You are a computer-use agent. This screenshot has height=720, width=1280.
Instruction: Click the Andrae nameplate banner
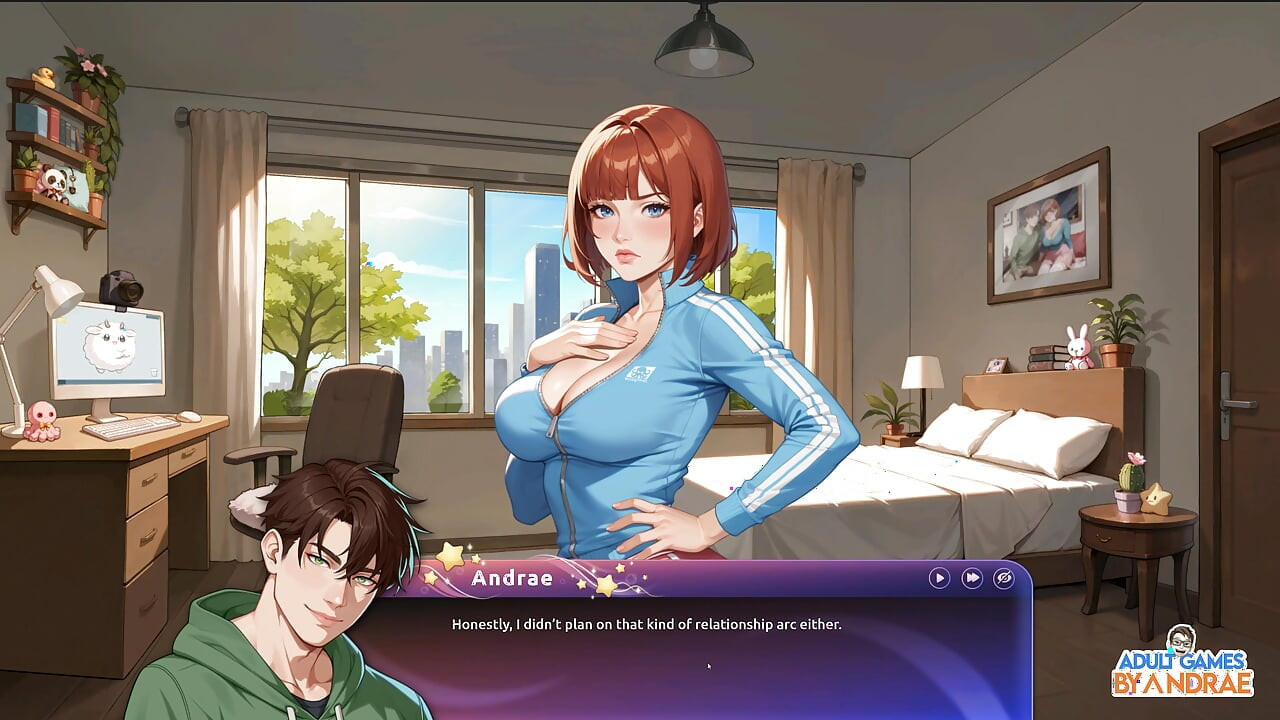click(514, 577)
